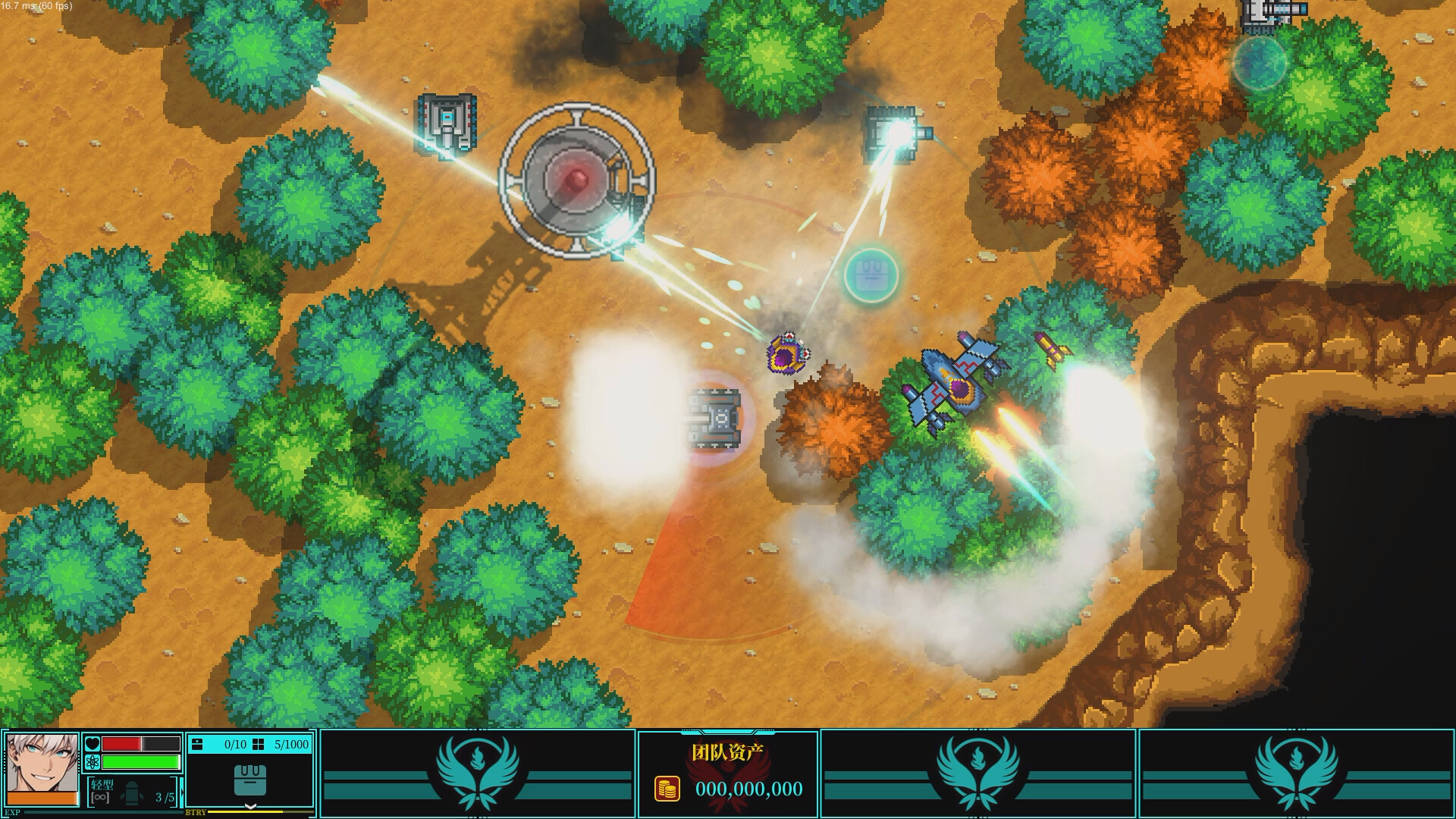
Task: Click the gold coin stack icon
Action: pyautogui.click(x=666, y=788)
